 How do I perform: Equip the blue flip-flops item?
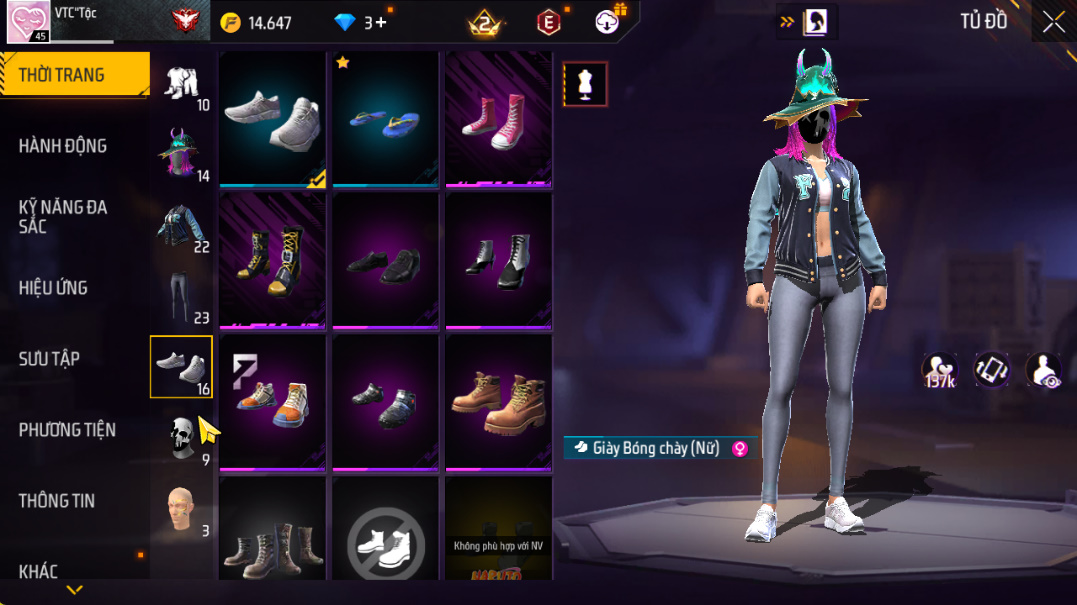click(385, 119)
